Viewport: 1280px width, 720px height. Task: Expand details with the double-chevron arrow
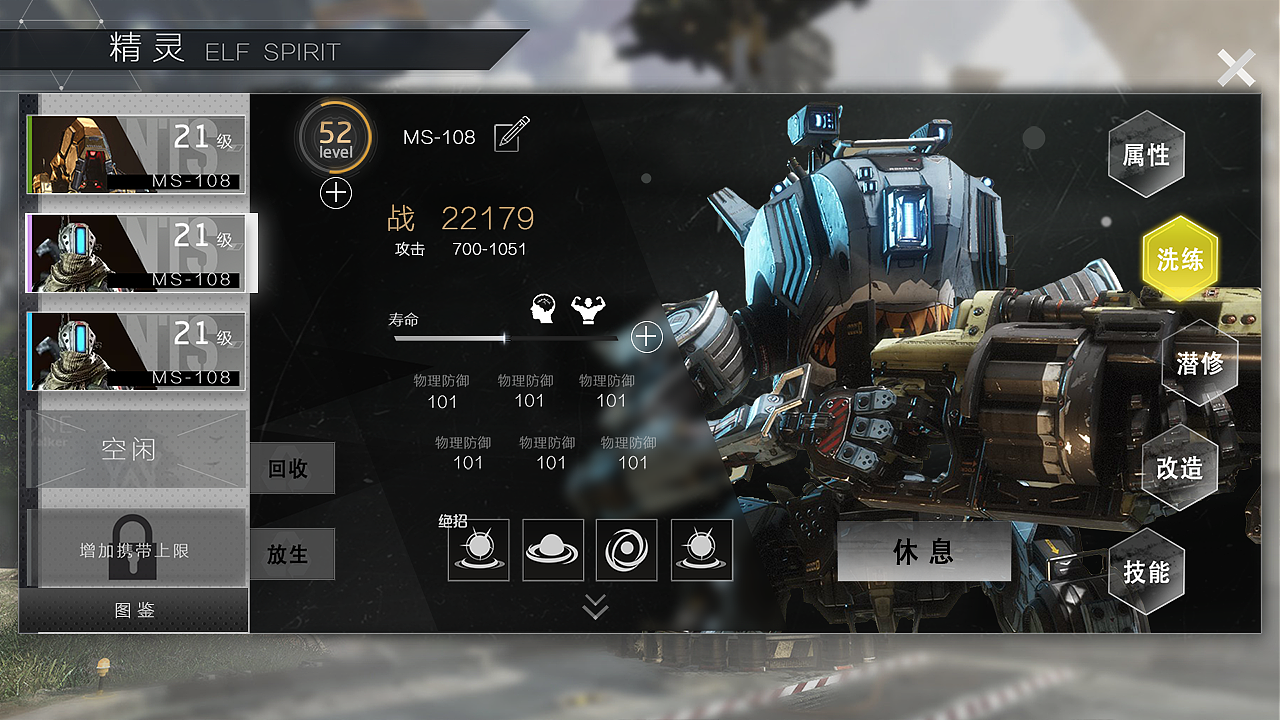[595, 606]
